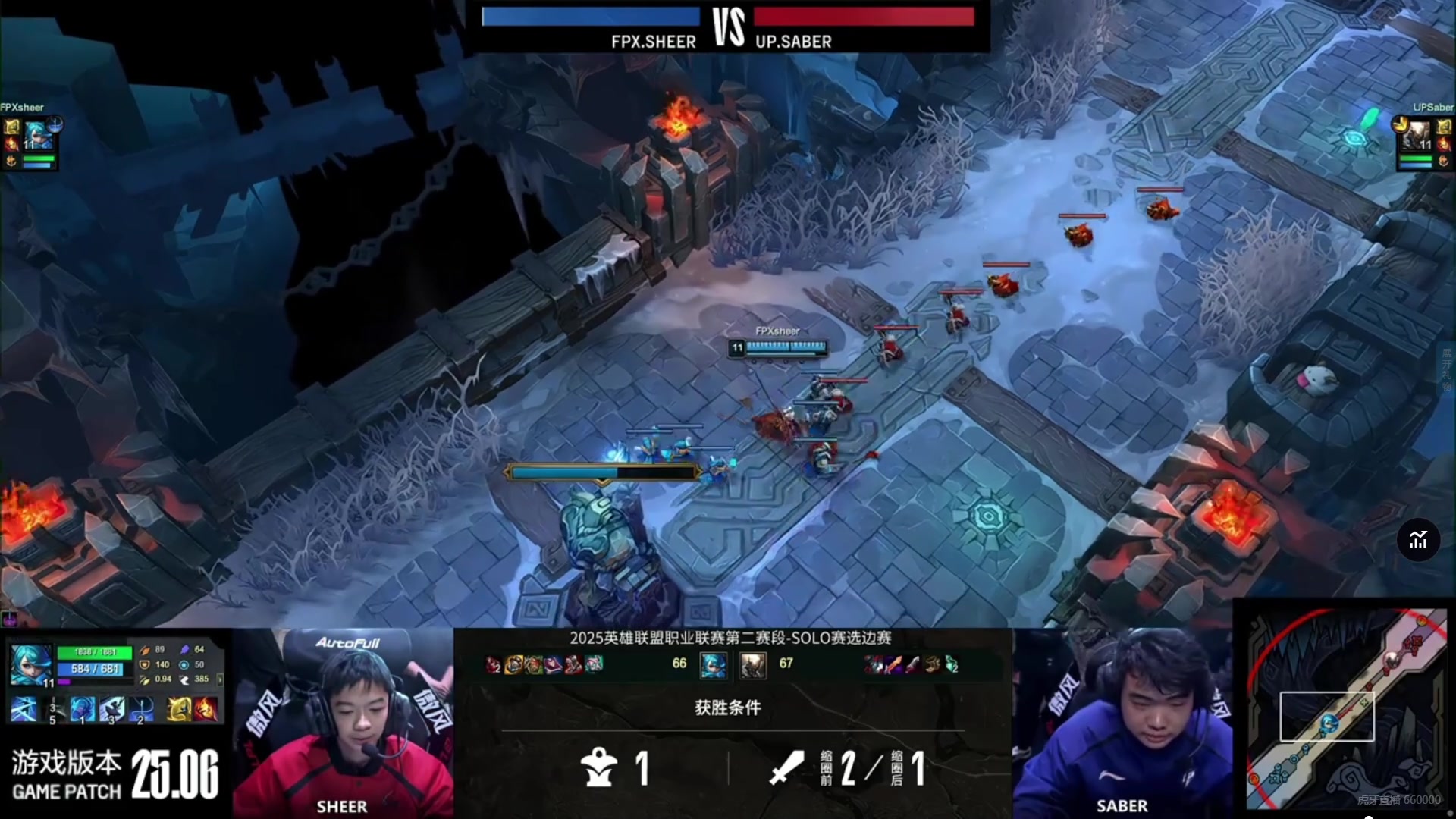Click the red potion item with 2 stacks
The height and width of the screenshot is (819, 1456).
coord(493,665)
